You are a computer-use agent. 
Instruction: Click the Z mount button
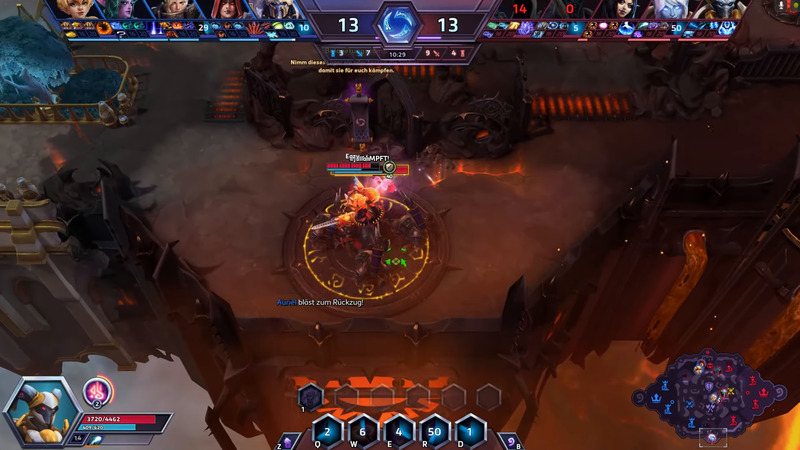click(289, 441)
